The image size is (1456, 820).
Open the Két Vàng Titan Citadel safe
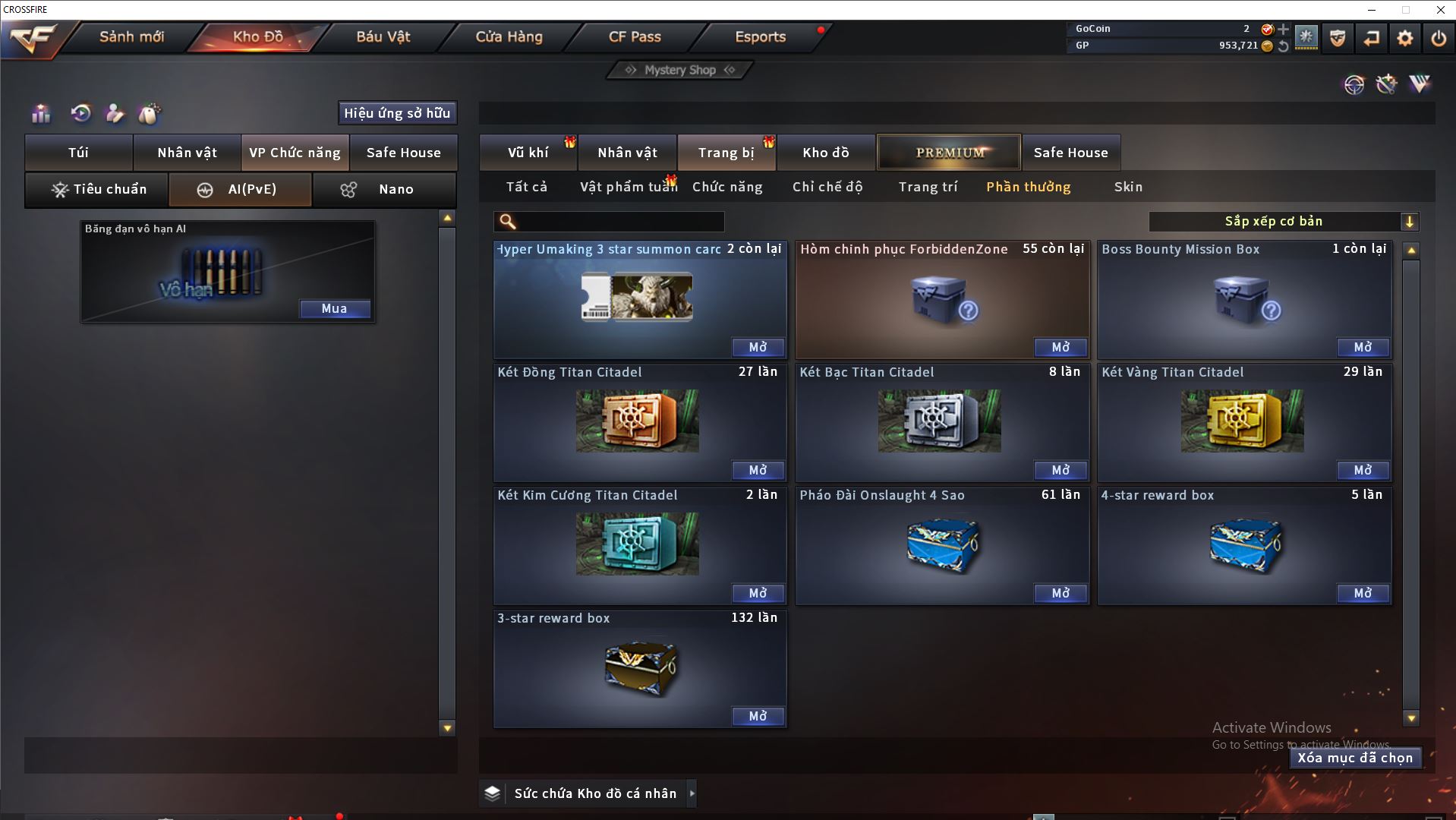tap(1363, 470)
